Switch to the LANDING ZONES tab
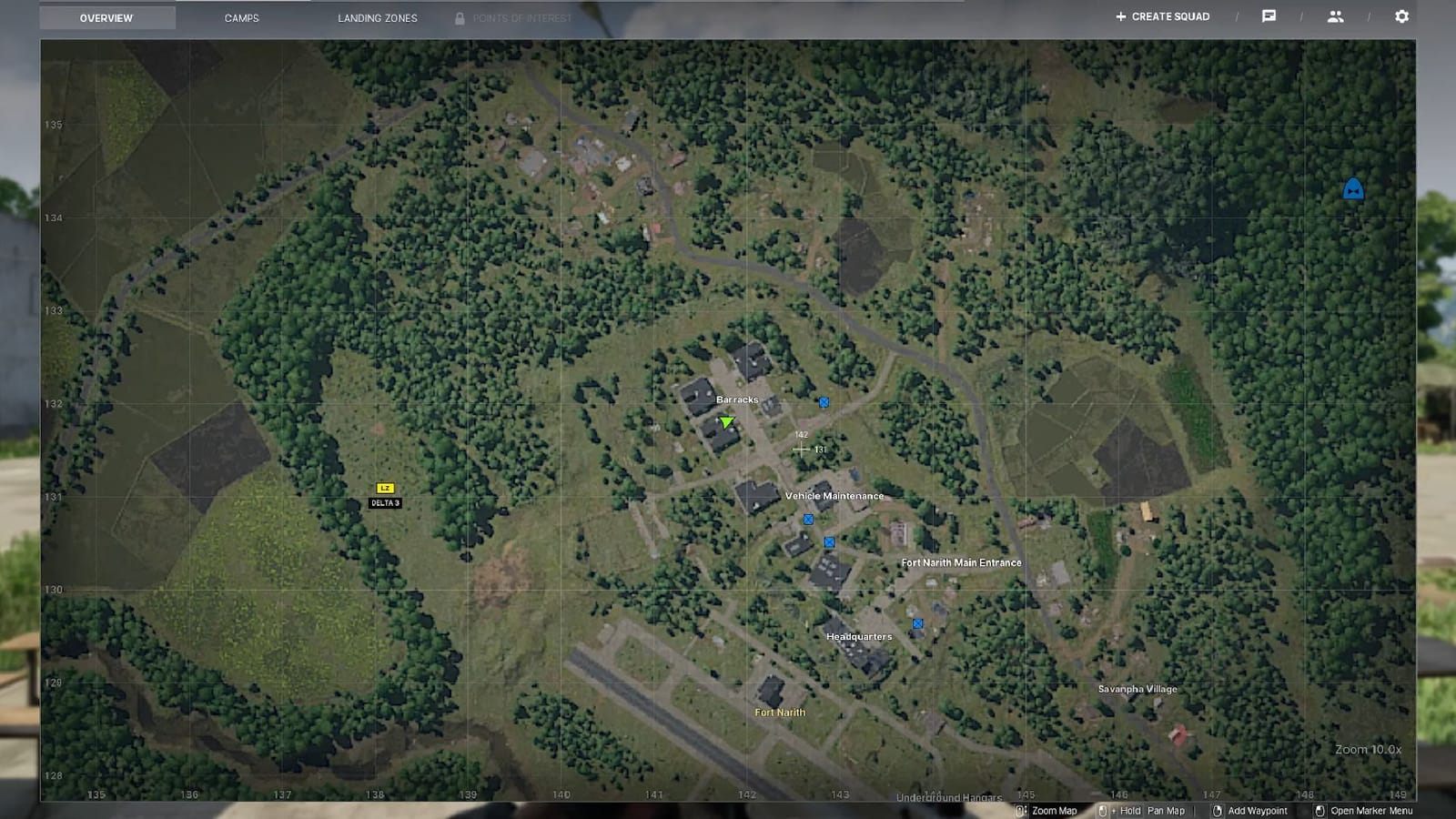Screen dimensions: 1456x819 377,17
